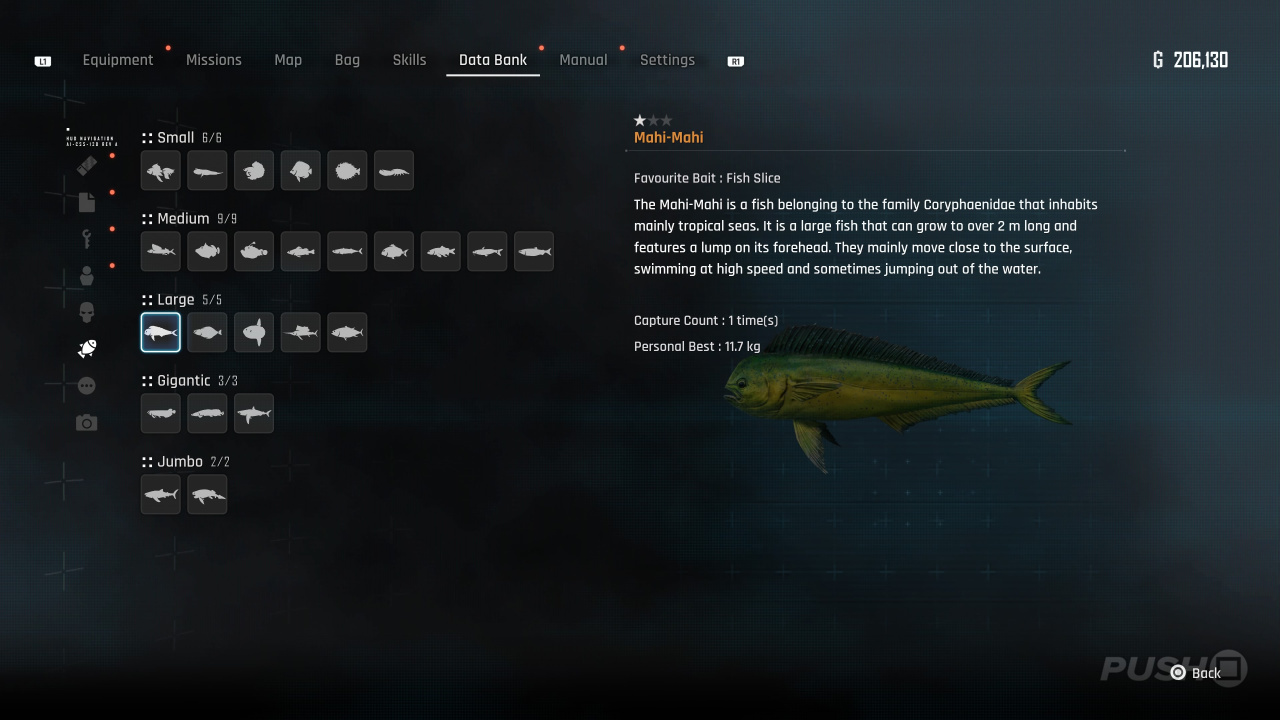This screenshot has width=1280, height=720.
Task: Select the skull category icon
Action: tap(87, 312)
